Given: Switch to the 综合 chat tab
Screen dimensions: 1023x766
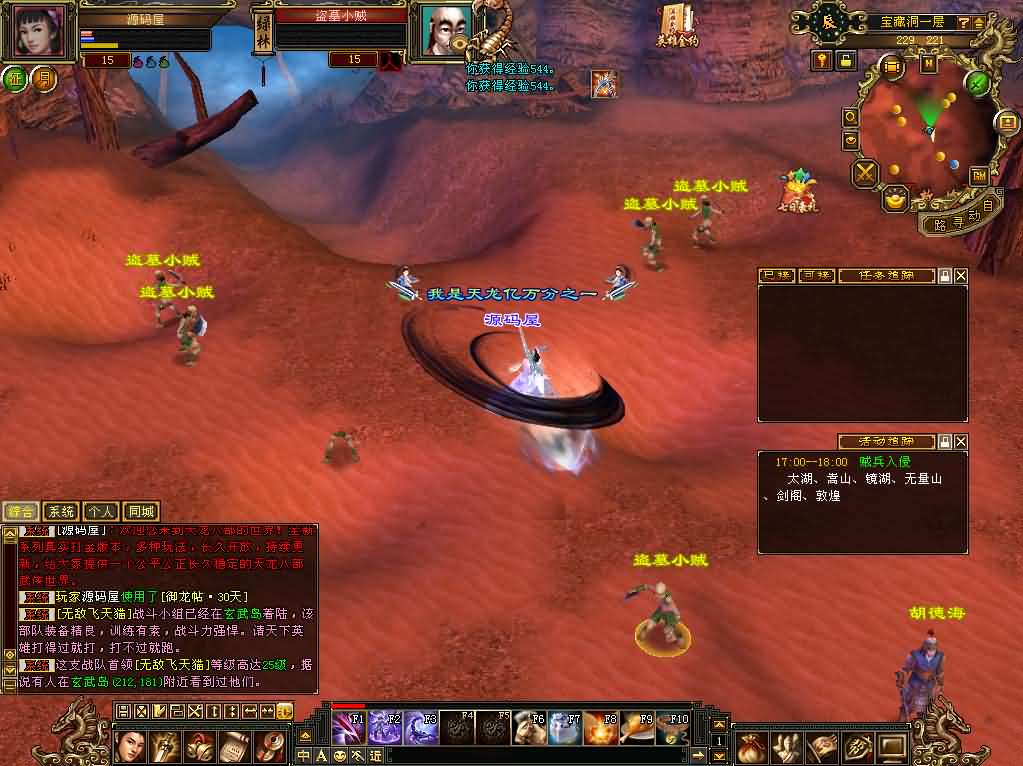Looking at the screenshot, I should pos(21,512).
